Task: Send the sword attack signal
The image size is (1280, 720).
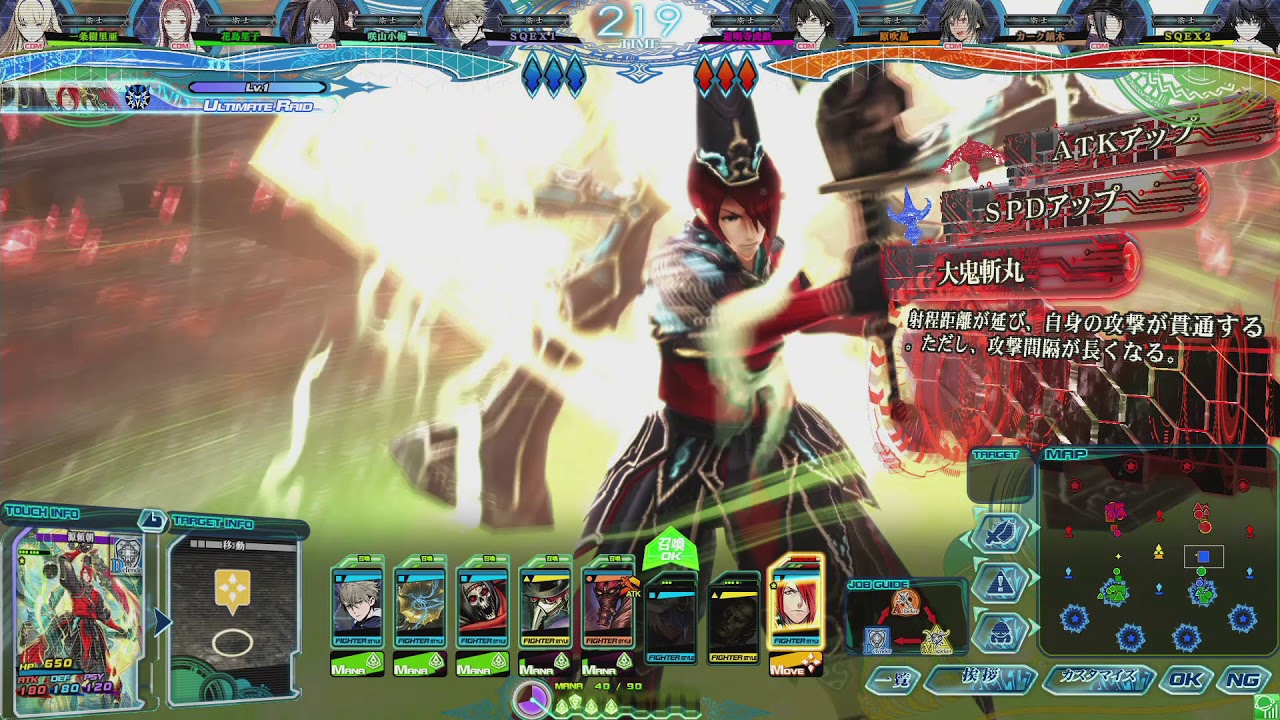Action: tap(1001, 533)
